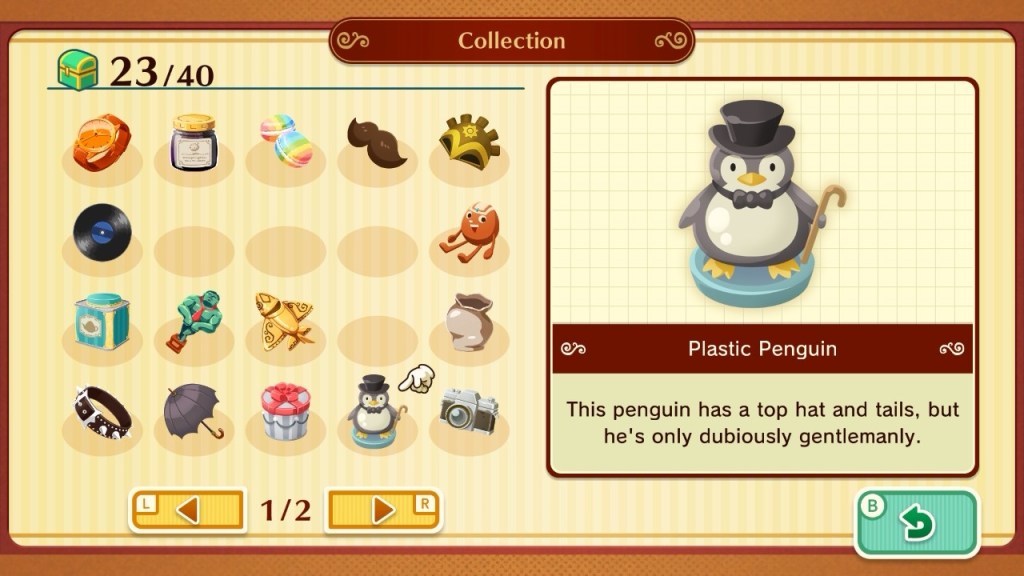
Task: Go to the next collection page
Action: [x=384, y=510]
